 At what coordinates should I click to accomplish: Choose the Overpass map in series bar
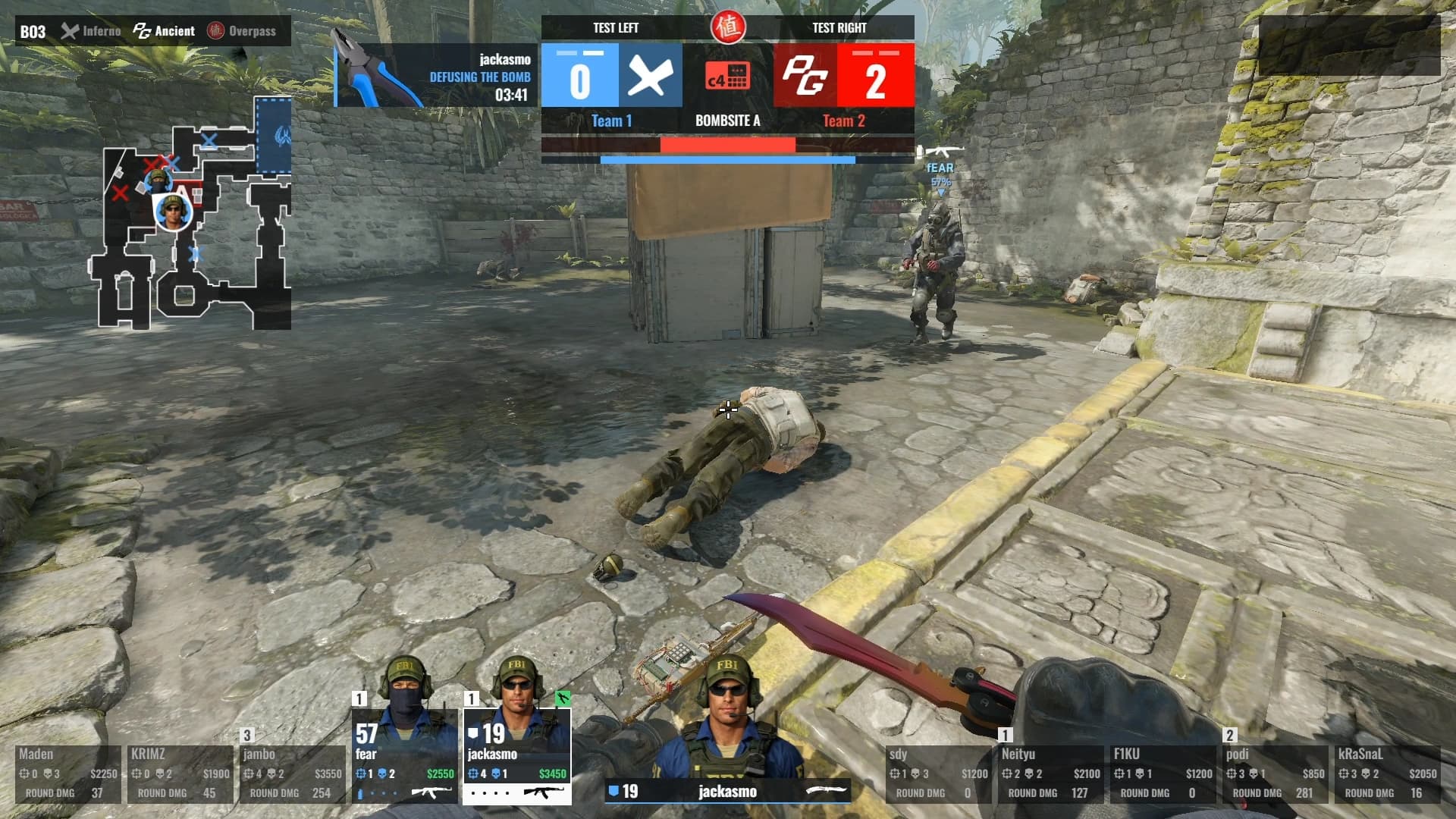(x=243, y=31)
